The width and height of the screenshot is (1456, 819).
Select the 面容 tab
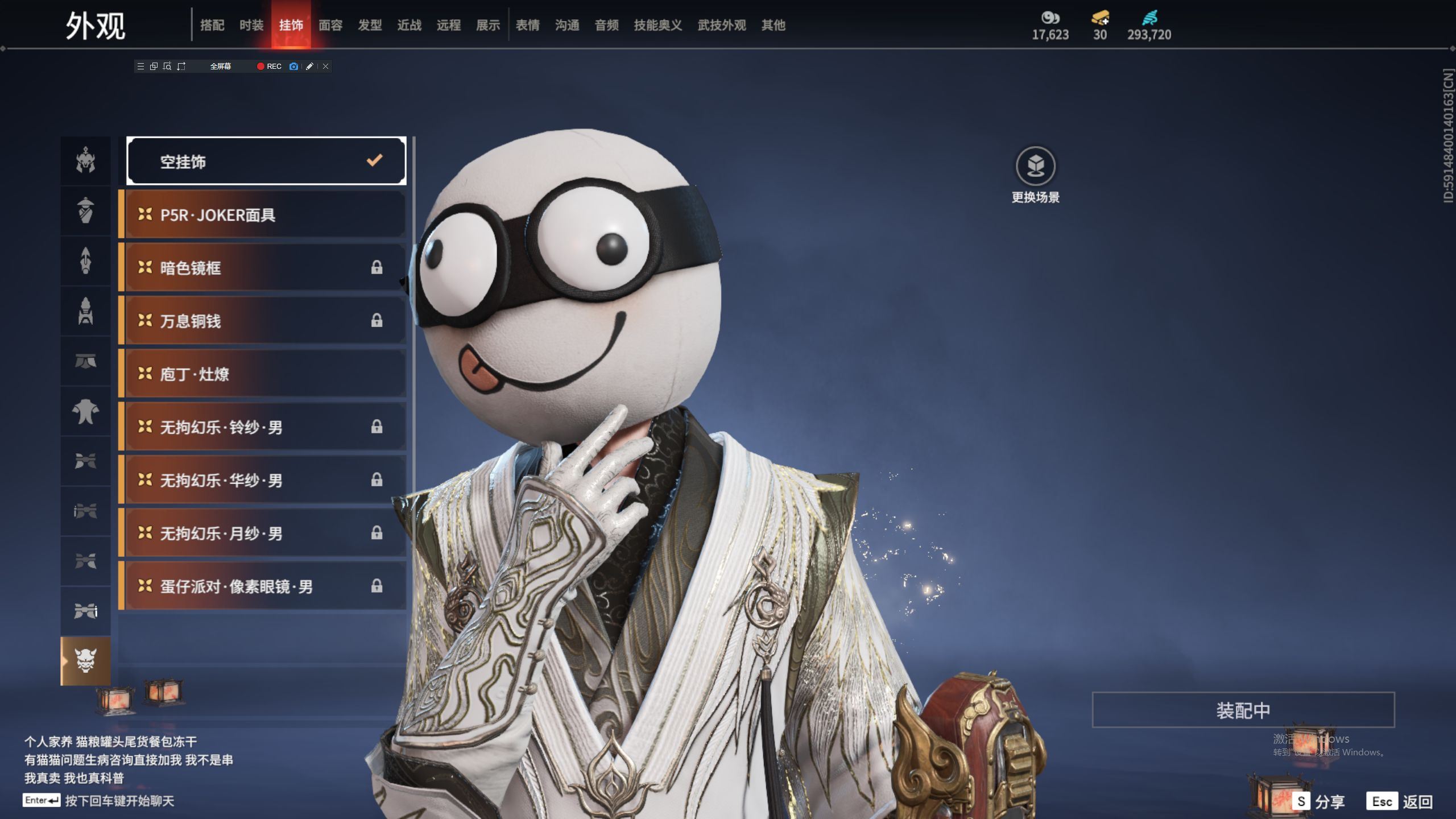coord(330,25)
